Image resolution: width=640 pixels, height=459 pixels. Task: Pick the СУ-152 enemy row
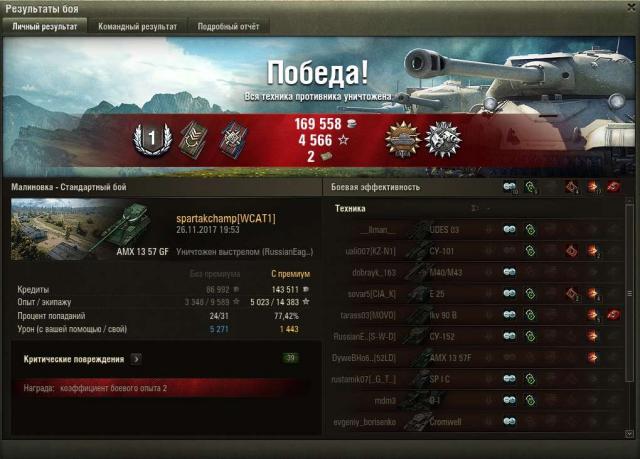point(470,336)
